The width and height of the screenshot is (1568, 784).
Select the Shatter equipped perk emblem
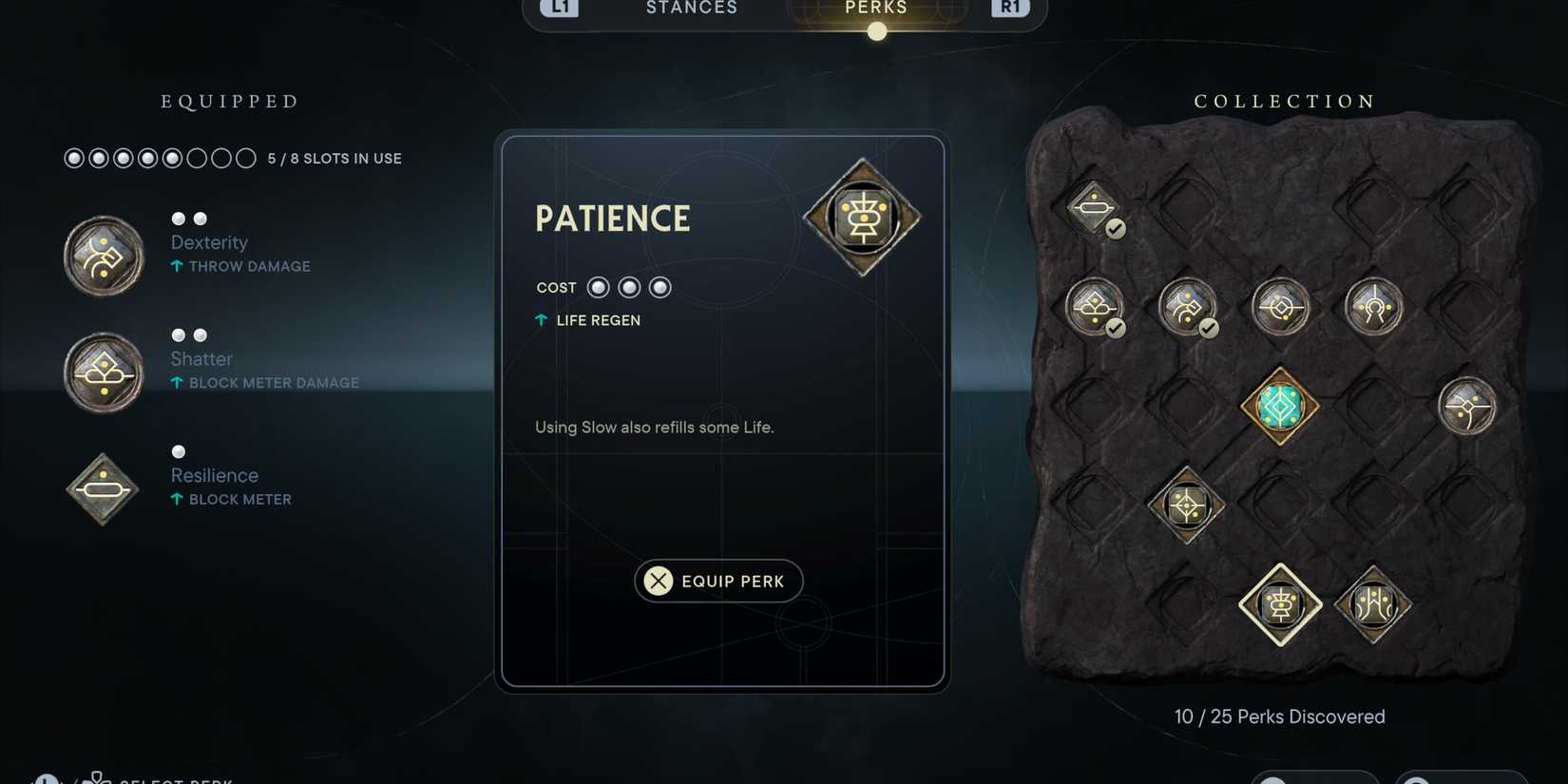click(x=103, y=372)
